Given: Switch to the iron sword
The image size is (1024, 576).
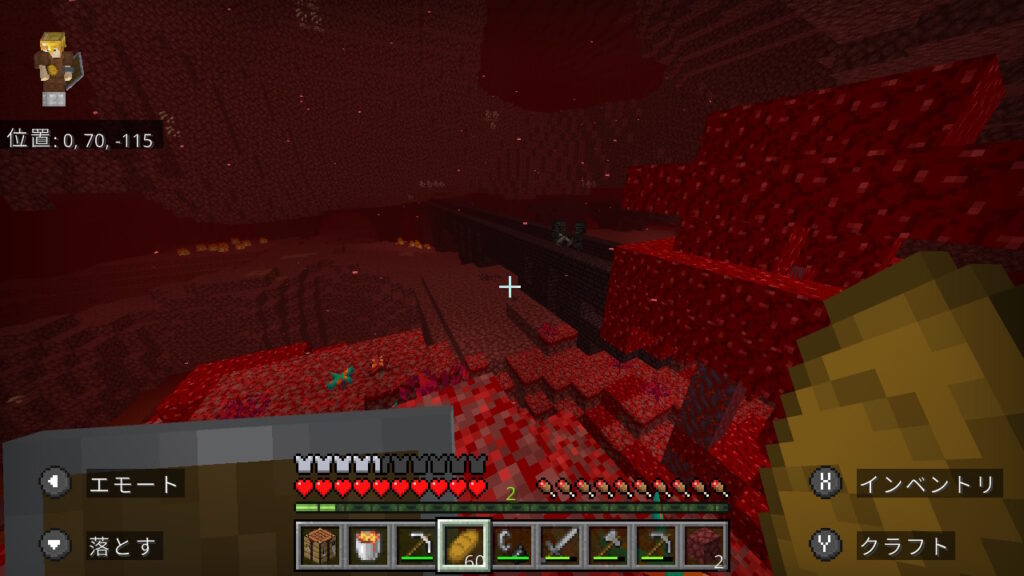Looking at the screenshot, I should tap(558, 546).
